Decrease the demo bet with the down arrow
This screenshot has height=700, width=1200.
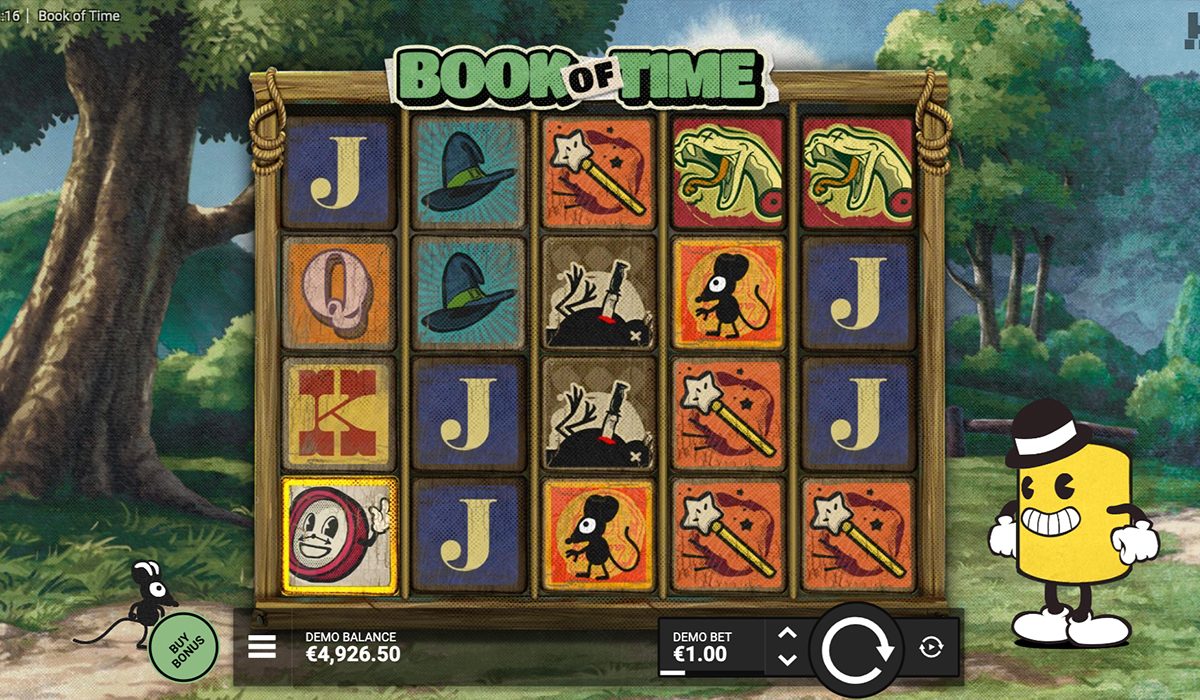[x=787, y=660]
